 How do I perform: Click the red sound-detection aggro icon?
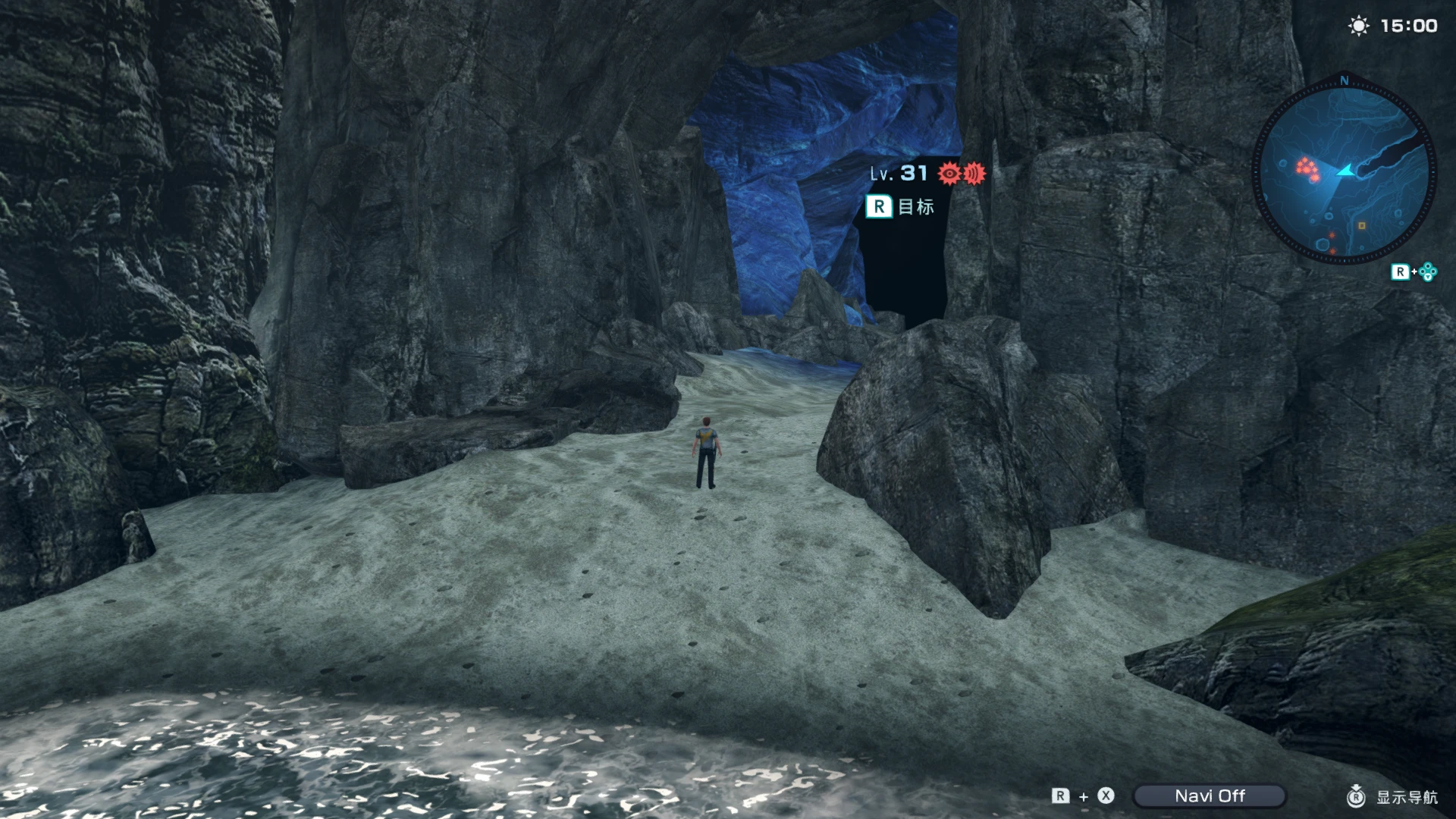click(x=974, y=173)
